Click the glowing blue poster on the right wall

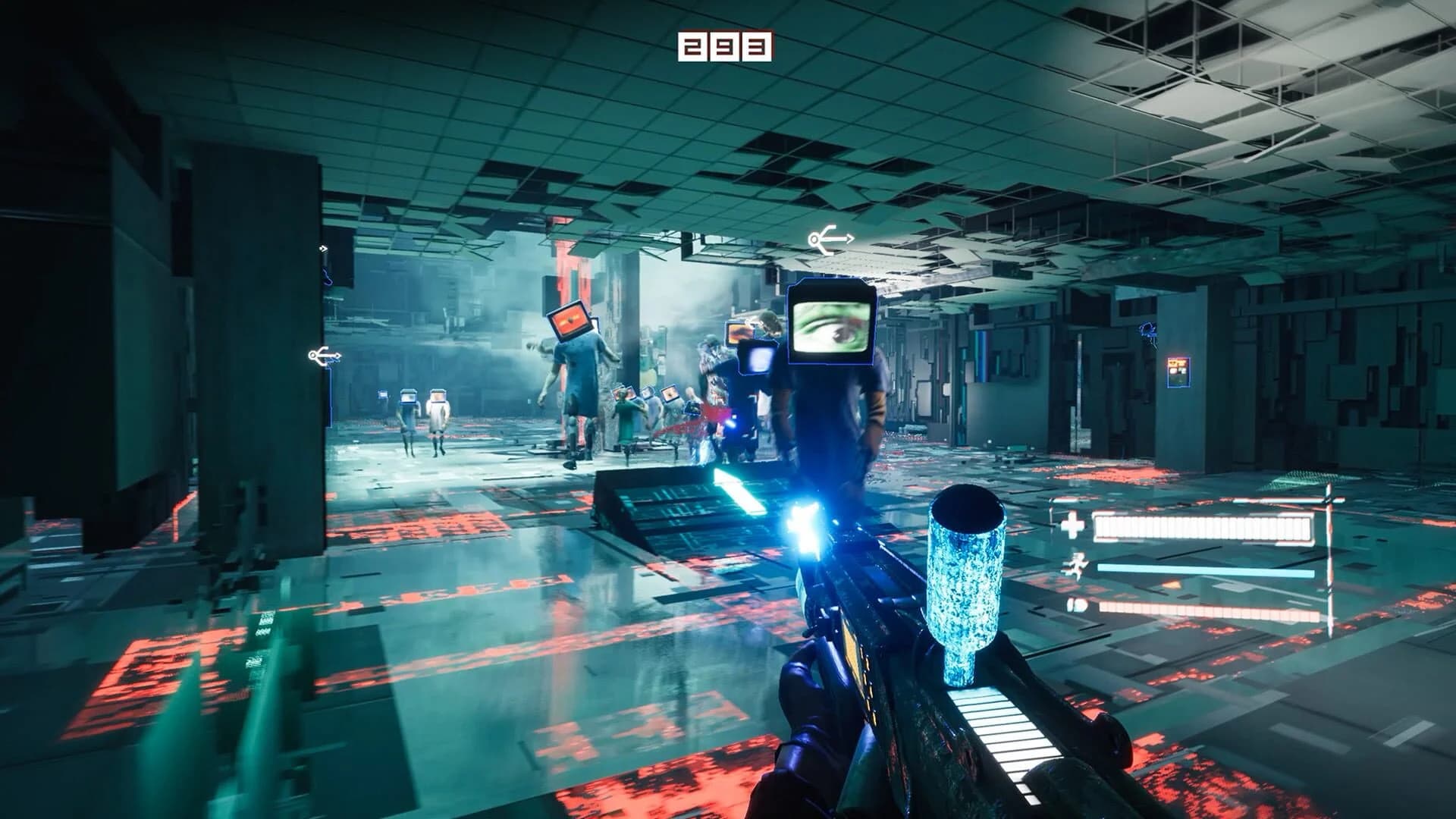coord(1180,369)
